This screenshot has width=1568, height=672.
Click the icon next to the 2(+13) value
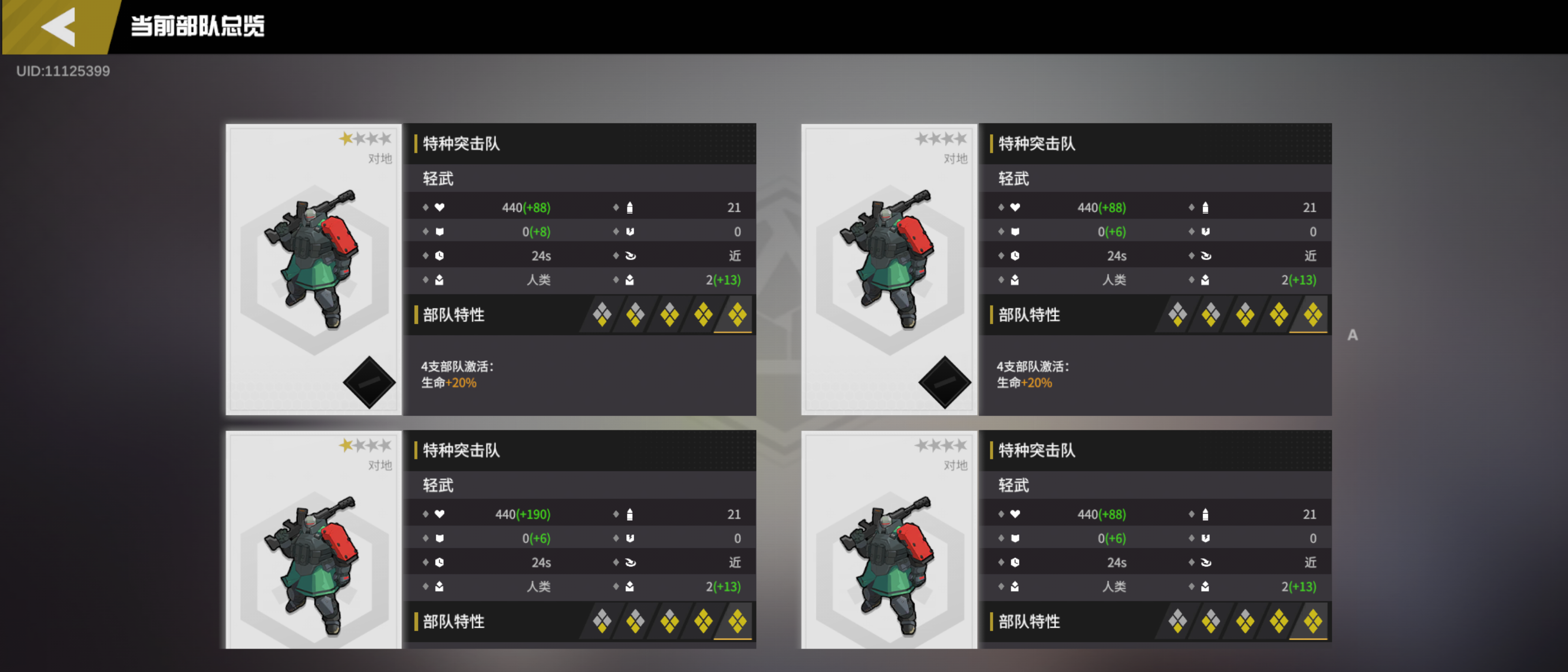pos(630,280)
